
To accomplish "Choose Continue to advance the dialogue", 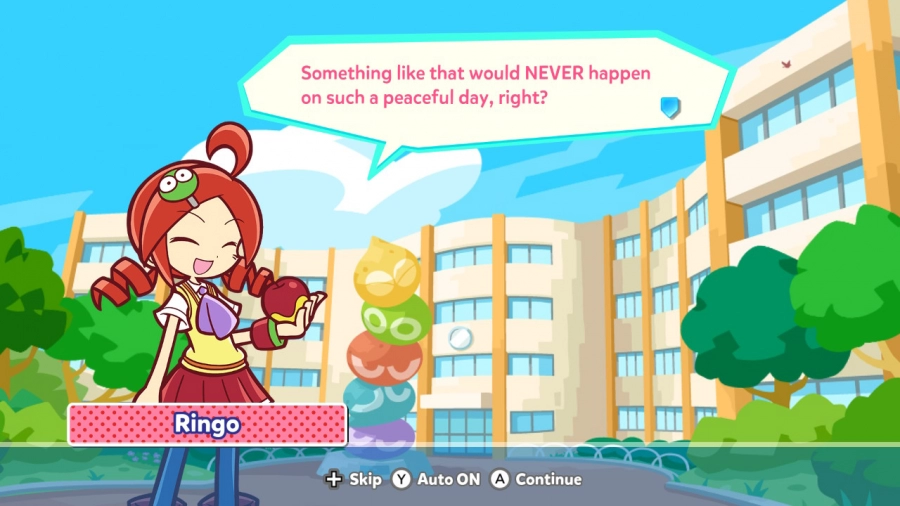I will pyautogui.click(x=535, y=479).
